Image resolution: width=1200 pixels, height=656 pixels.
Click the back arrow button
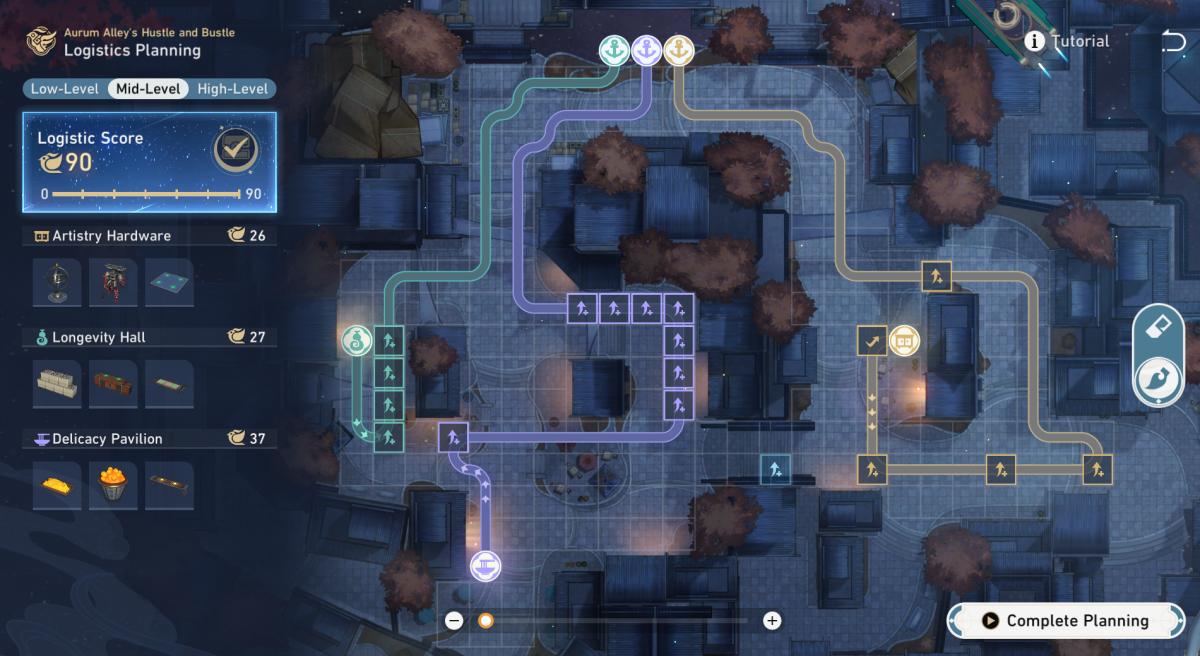(x=1173, y=41)
